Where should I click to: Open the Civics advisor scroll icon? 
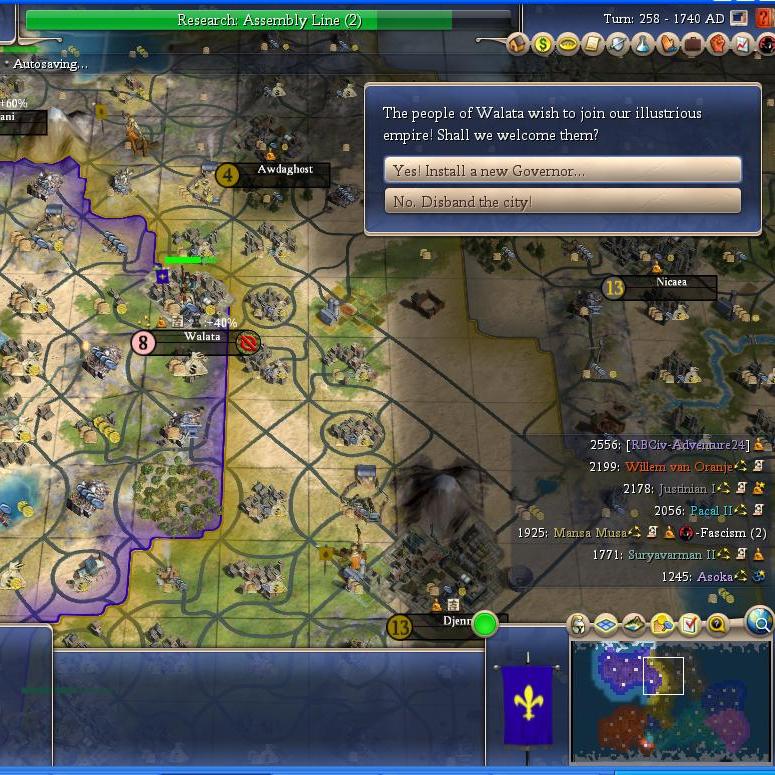point(593,44)
